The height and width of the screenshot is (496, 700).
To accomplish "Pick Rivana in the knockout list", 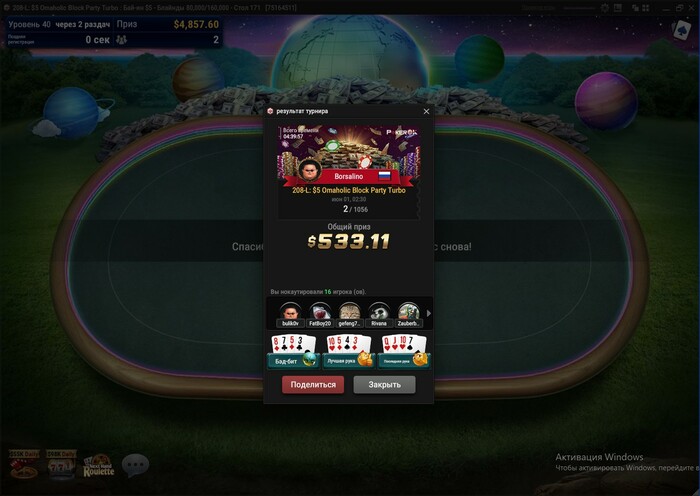I will pyautogui.click(x=379, y=313).
